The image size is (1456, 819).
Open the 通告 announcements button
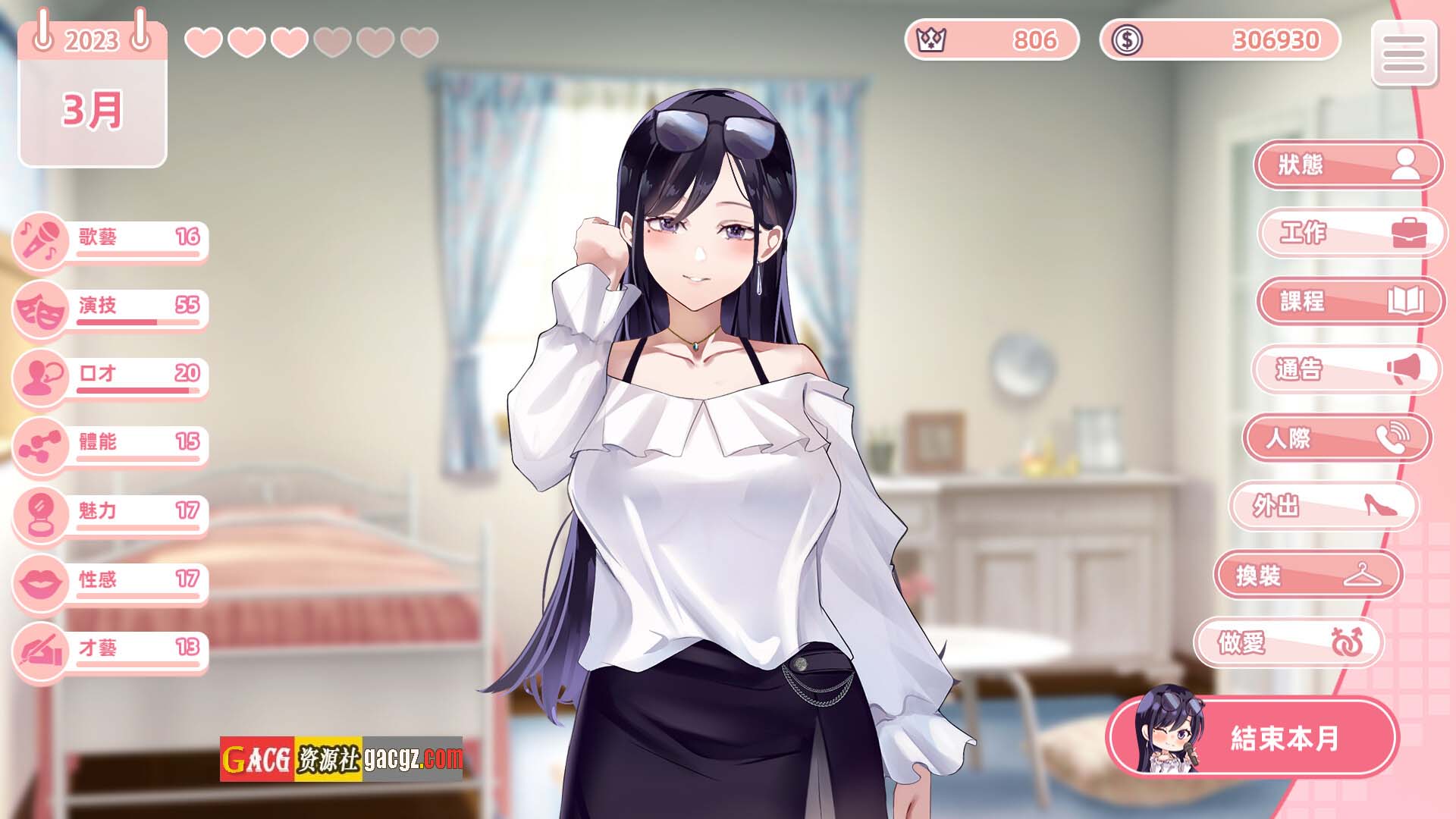tap(1345, 369)
